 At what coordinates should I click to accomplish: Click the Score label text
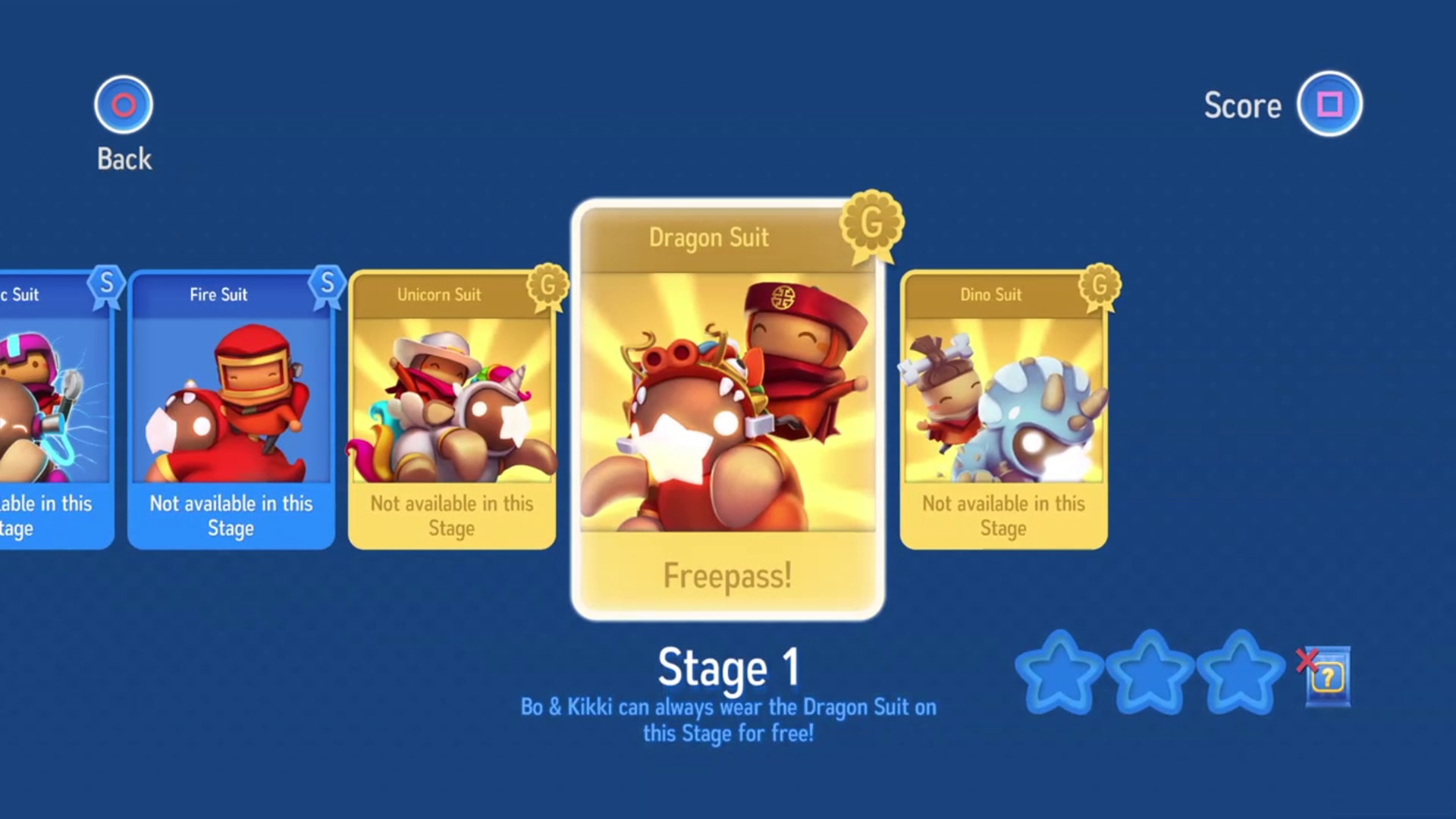[x=1242, y=105]
